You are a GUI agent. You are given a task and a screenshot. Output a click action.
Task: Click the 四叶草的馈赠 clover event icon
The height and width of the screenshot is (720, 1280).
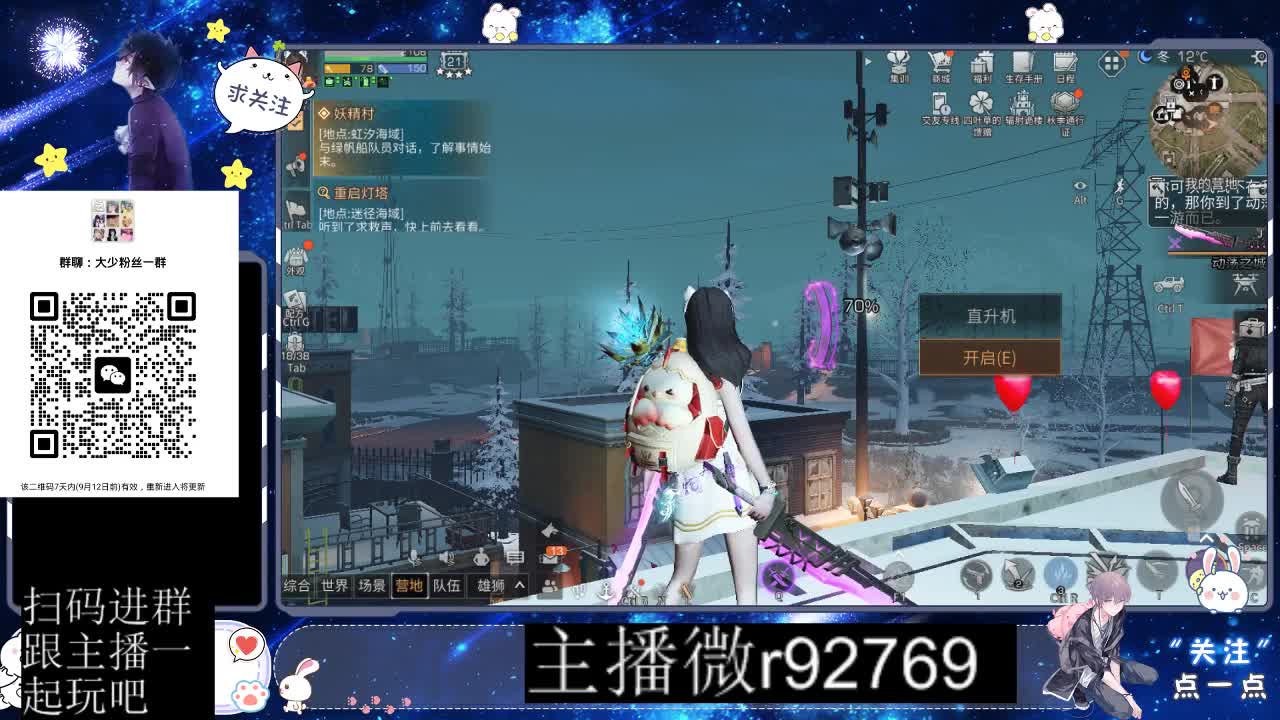[x=980, y=103]
